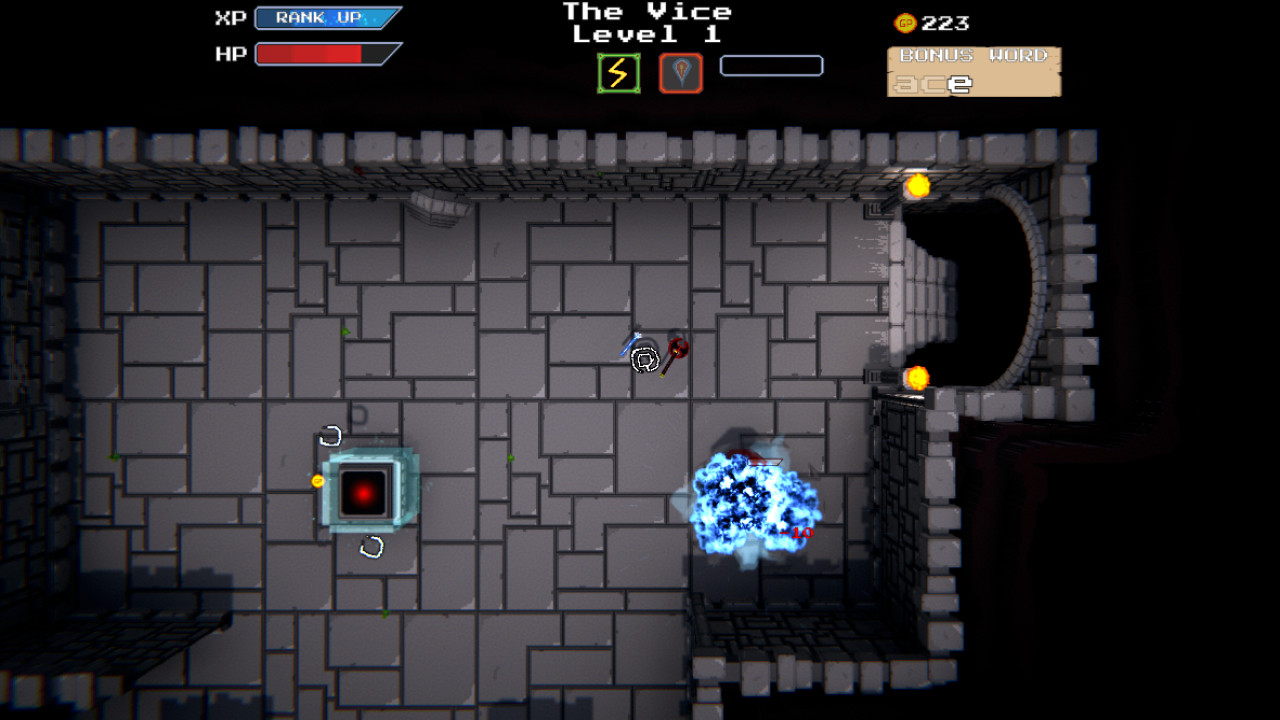Select the blue flame spell icon
The width and height of the screenshot is (1280, 720).
[681, 71]
